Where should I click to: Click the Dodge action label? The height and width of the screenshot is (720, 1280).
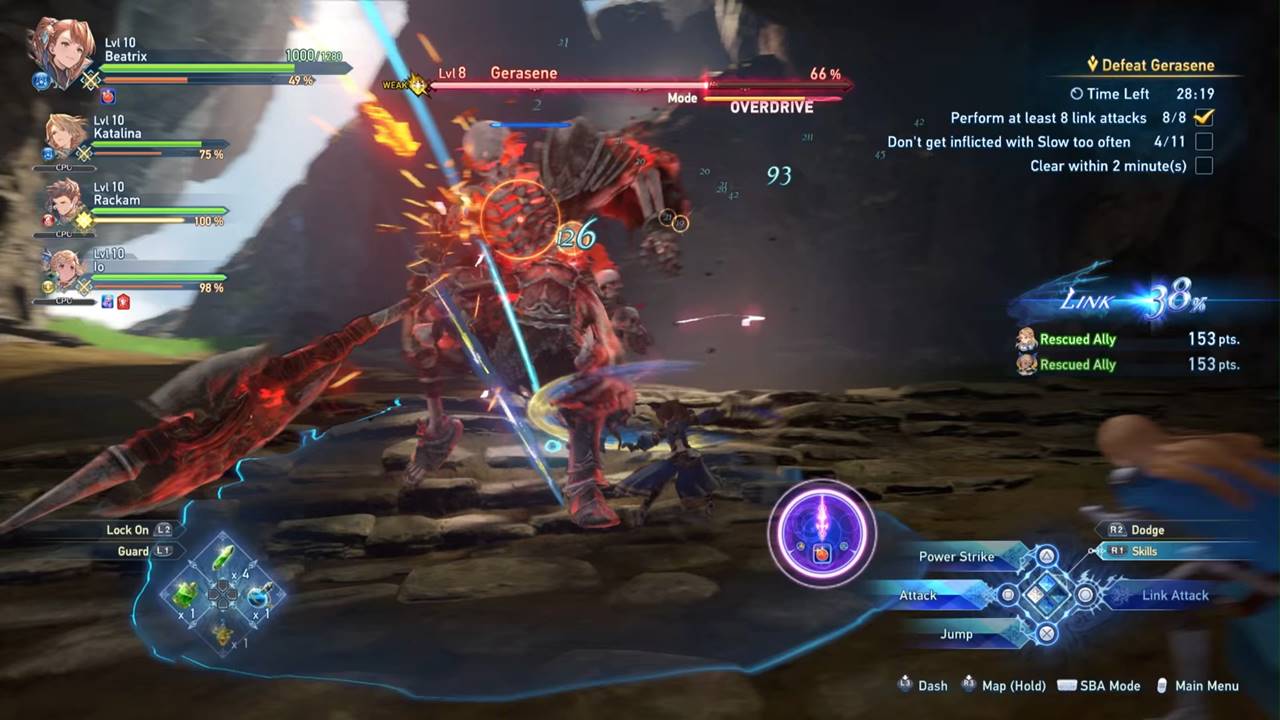pos(1147,530)
